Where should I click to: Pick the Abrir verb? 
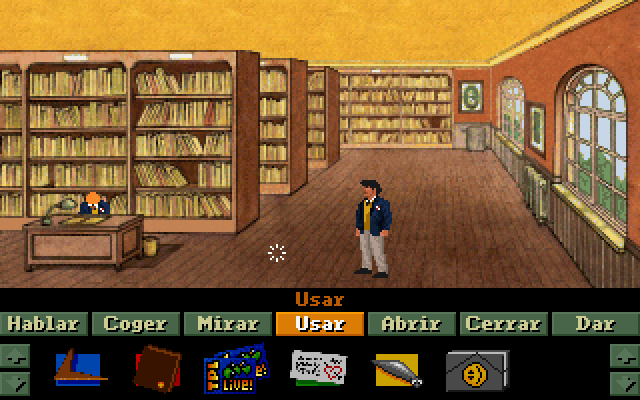pyautogui.click(x=411, y=324)
